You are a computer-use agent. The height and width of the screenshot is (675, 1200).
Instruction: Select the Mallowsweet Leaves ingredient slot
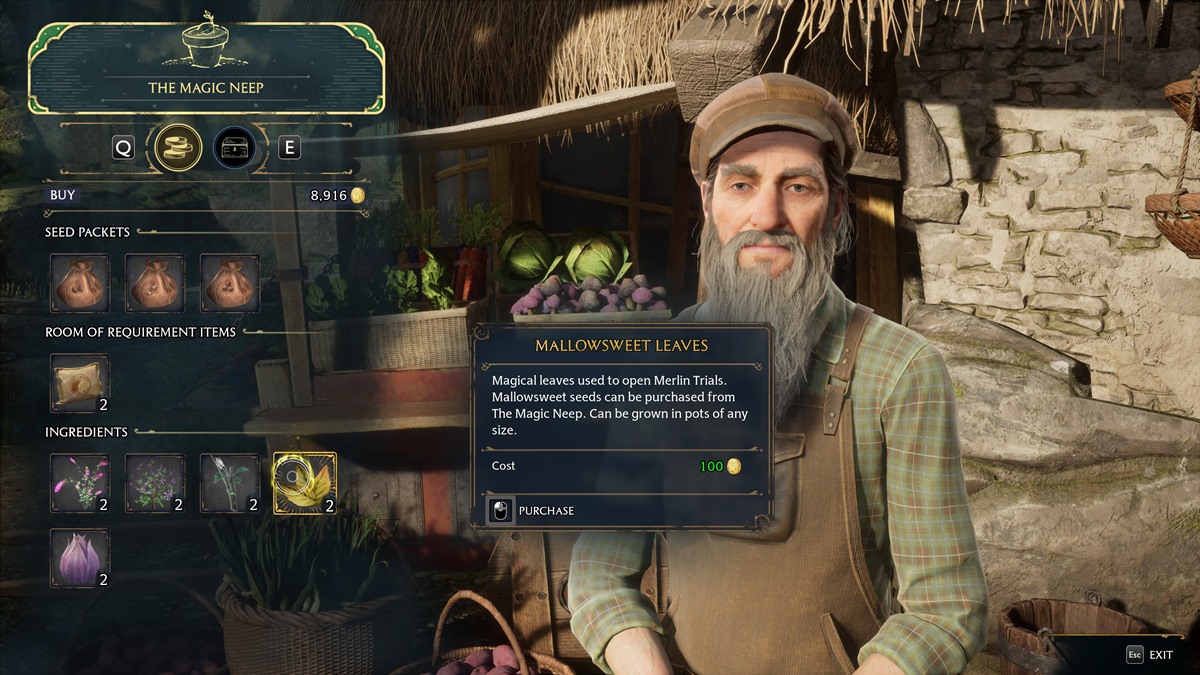304,483
